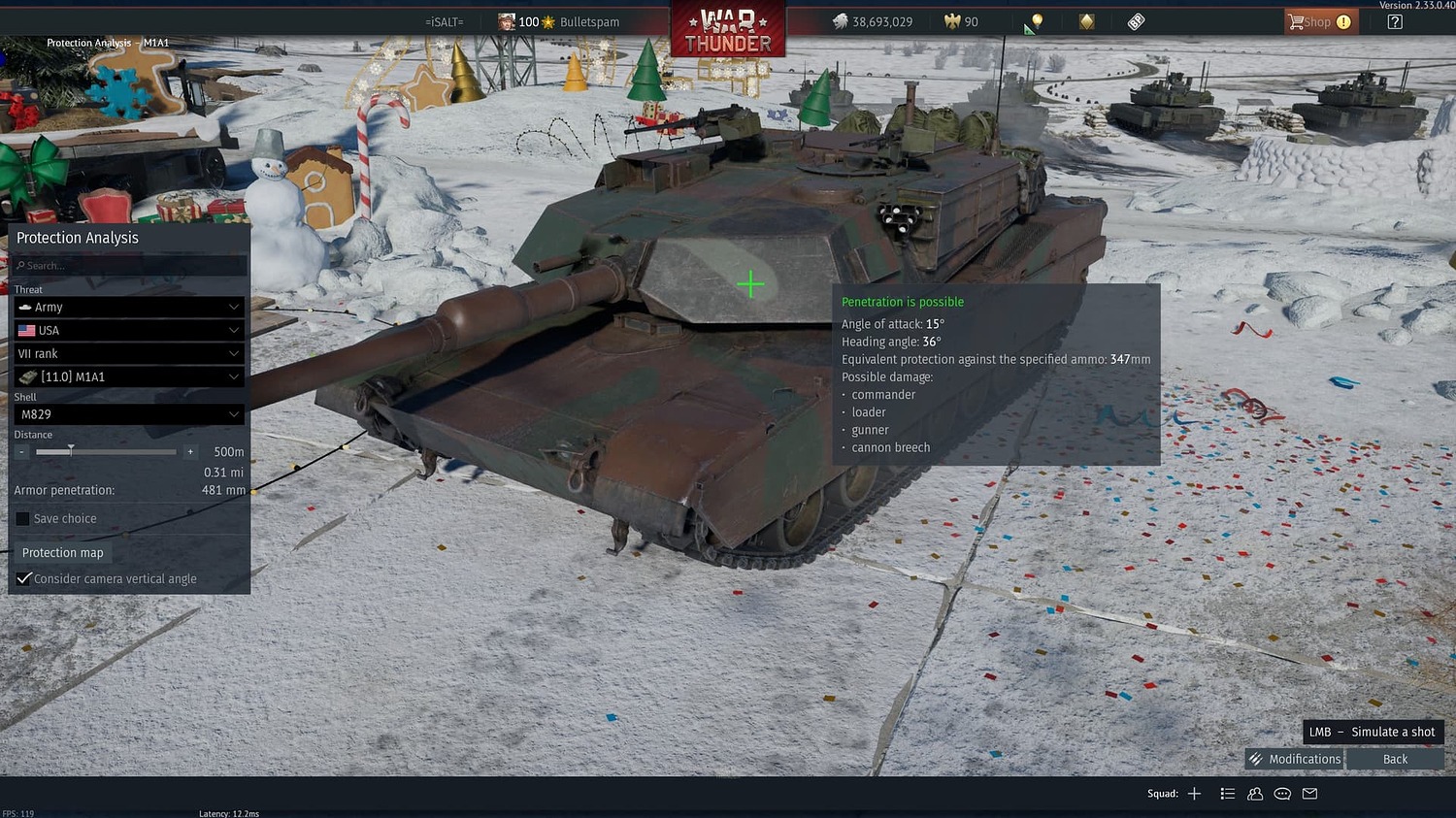Click the Distance slider handle

(70, 451)
